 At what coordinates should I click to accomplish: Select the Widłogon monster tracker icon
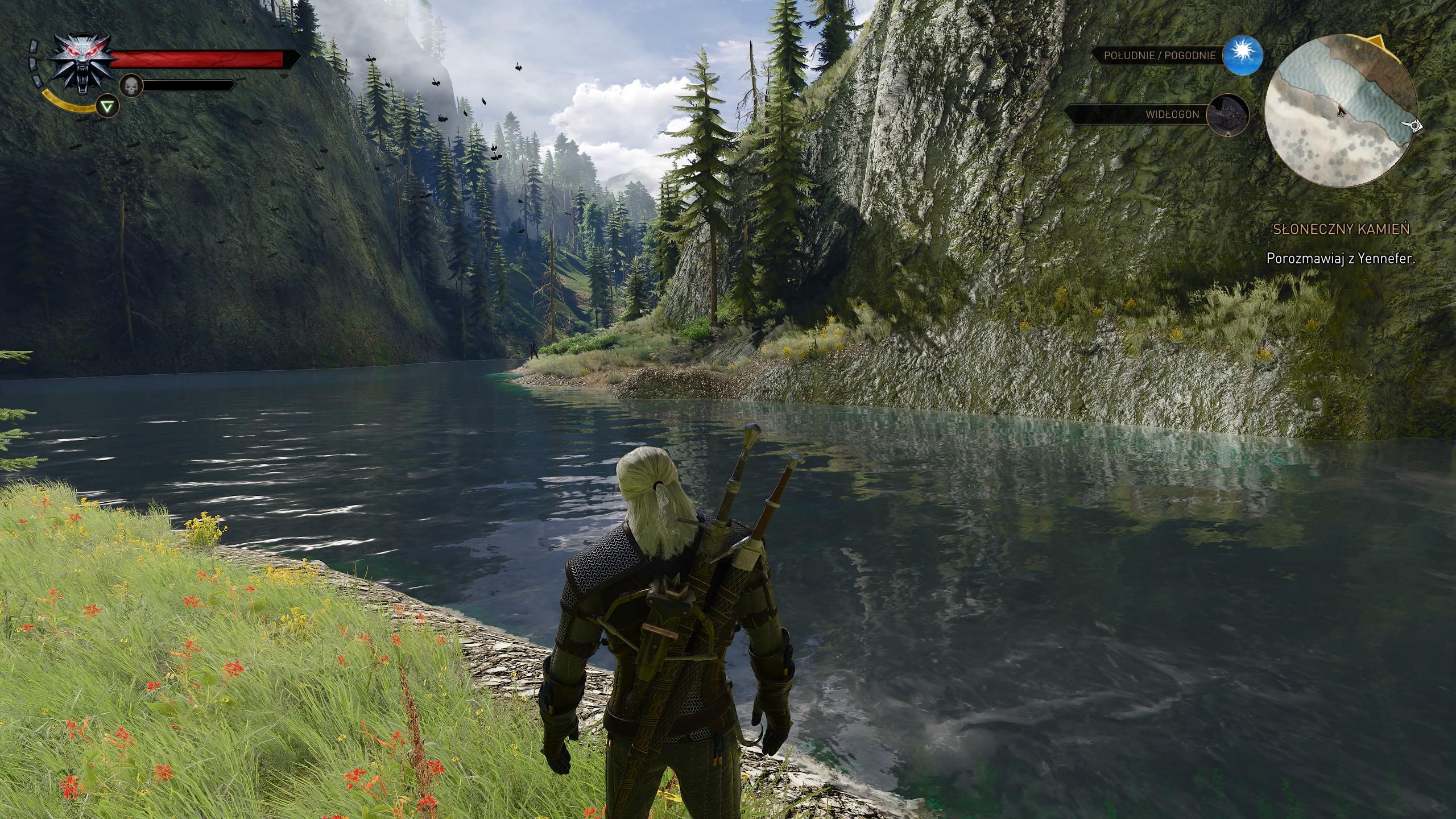pyautogui.click(x=1228, y=115)
